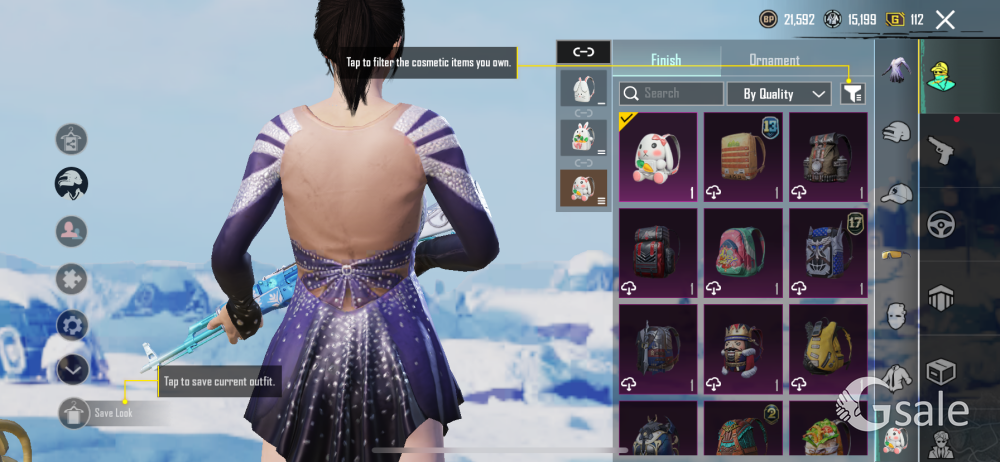Open the helmet category icon
The width and height of the screenshot is (1000, 462).
[x=897, y=131]
